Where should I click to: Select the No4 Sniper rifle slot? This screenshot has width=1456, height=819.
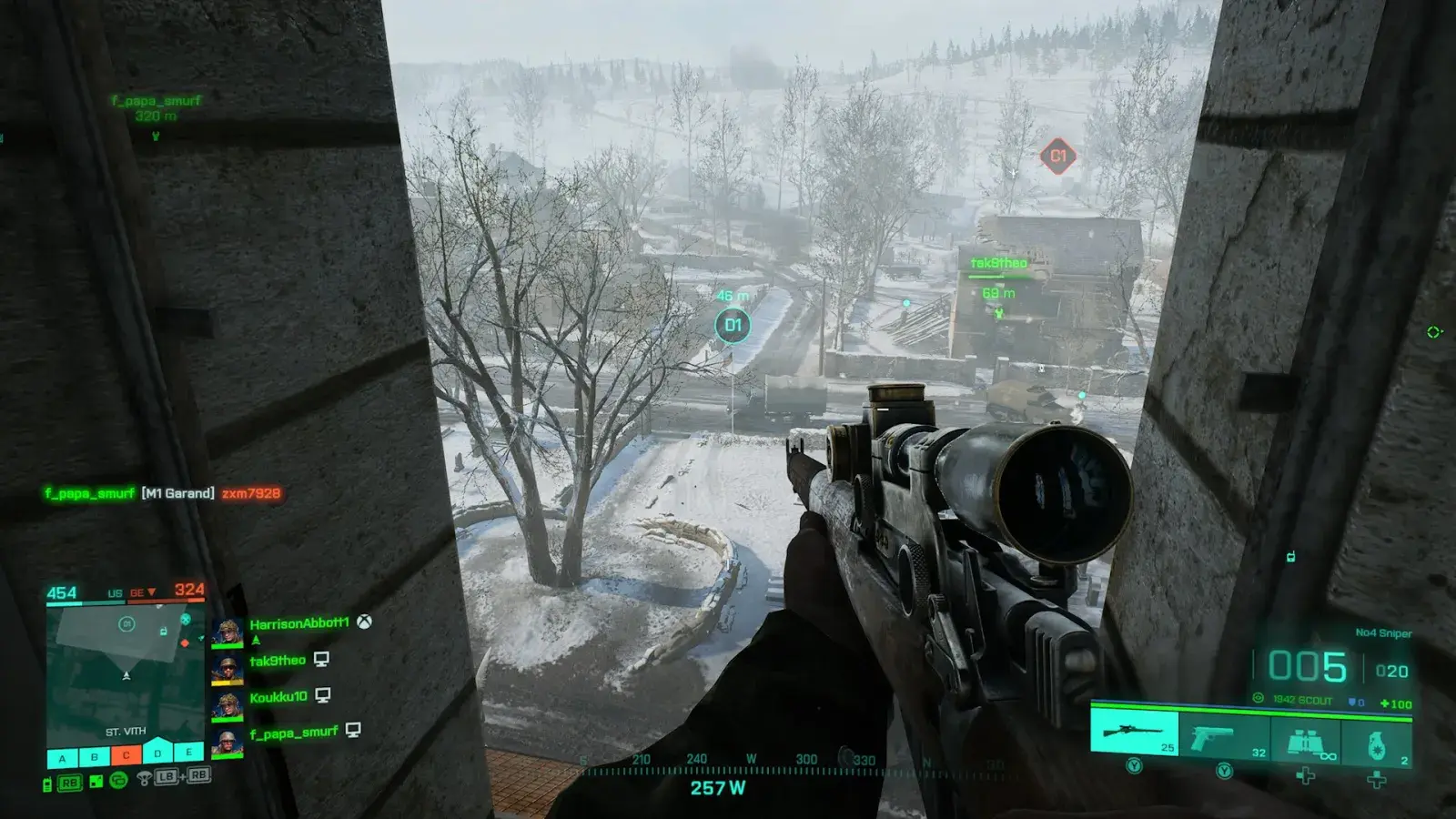pyautogui.click(x=1134, y=734)
